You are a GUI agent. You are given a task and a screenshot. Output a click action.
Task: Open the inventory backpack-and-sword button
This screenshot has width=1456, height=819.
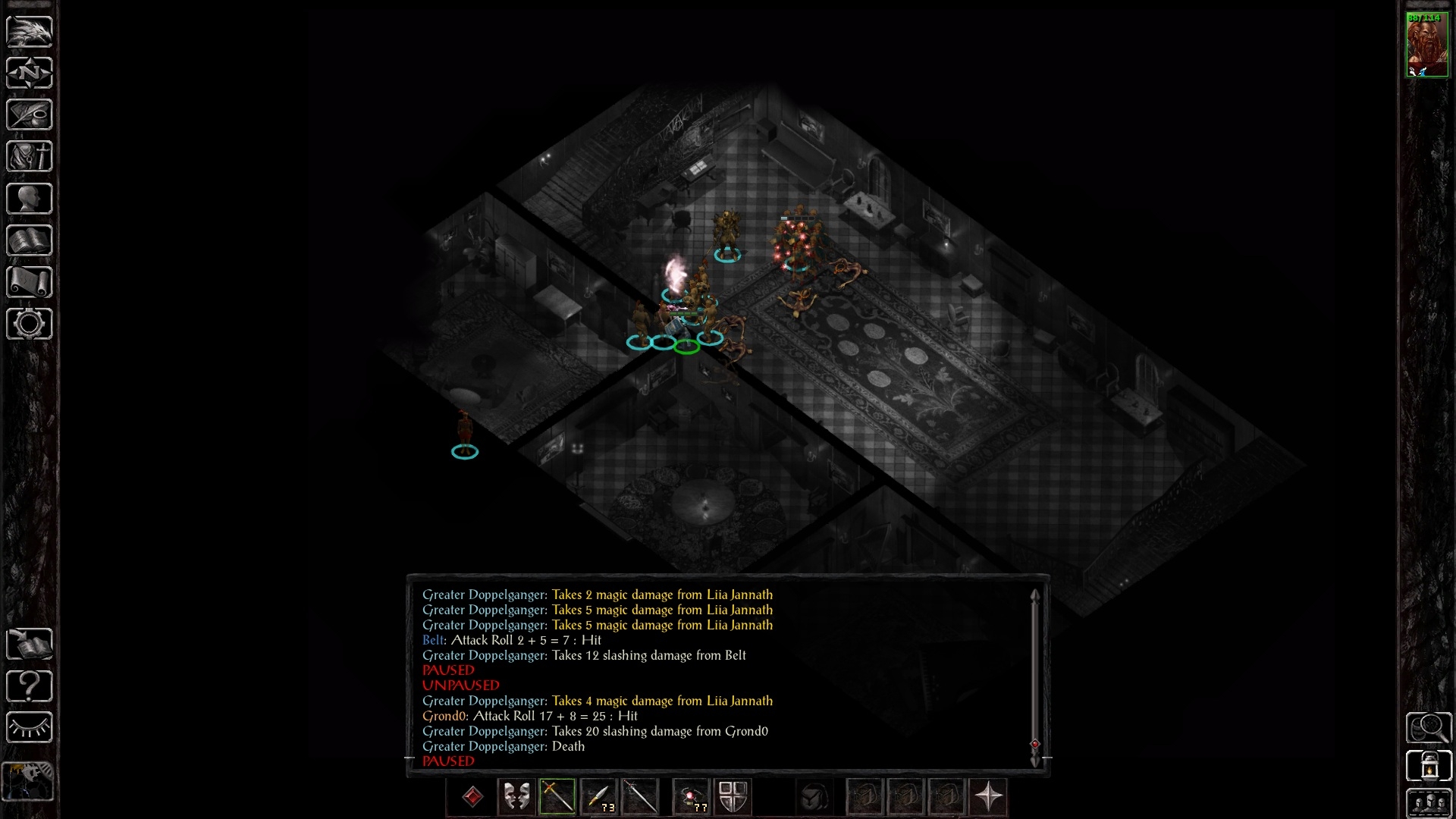coord(30,156)
